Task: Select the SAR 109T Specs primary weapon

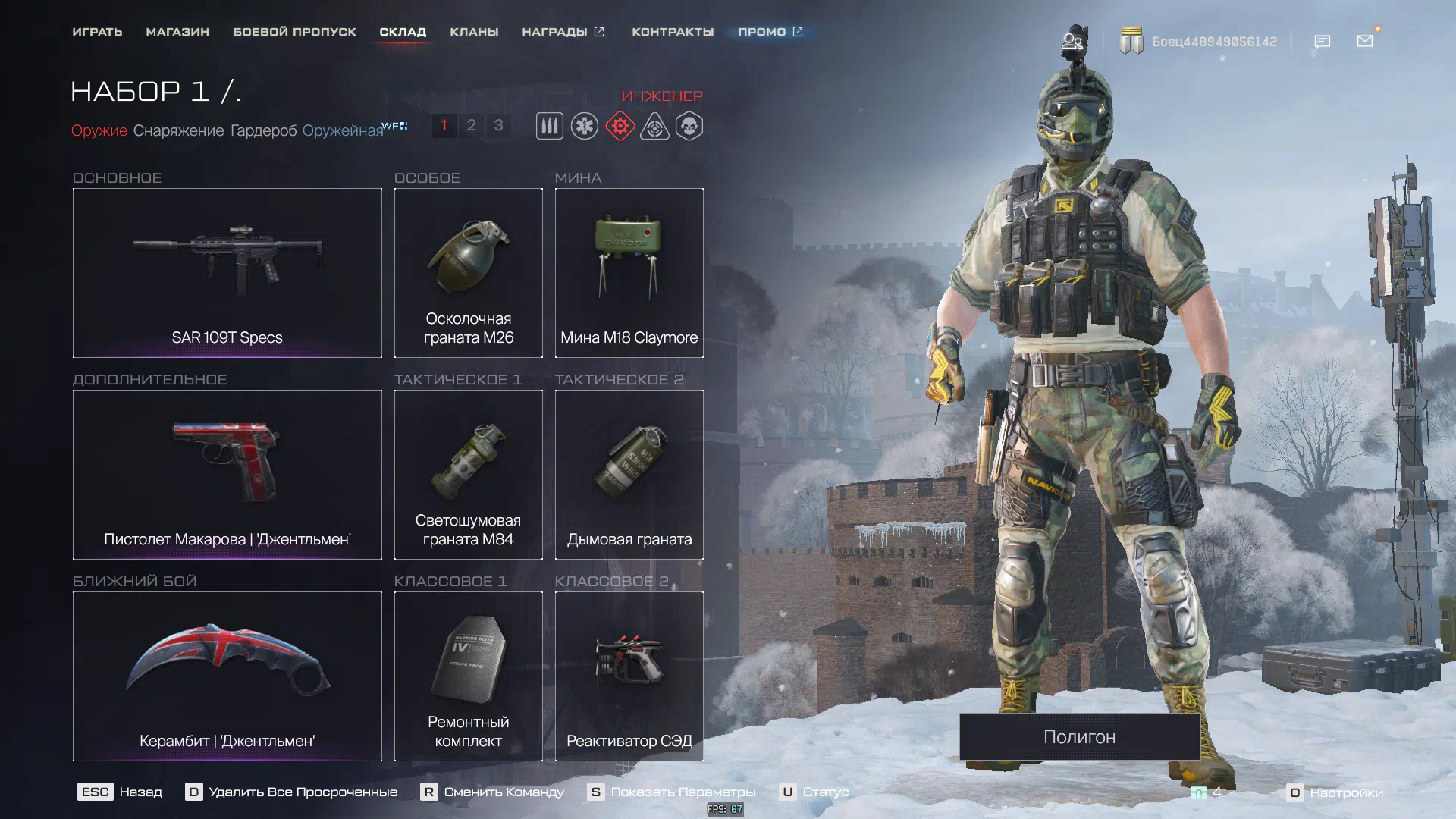Action: [227, 272]
